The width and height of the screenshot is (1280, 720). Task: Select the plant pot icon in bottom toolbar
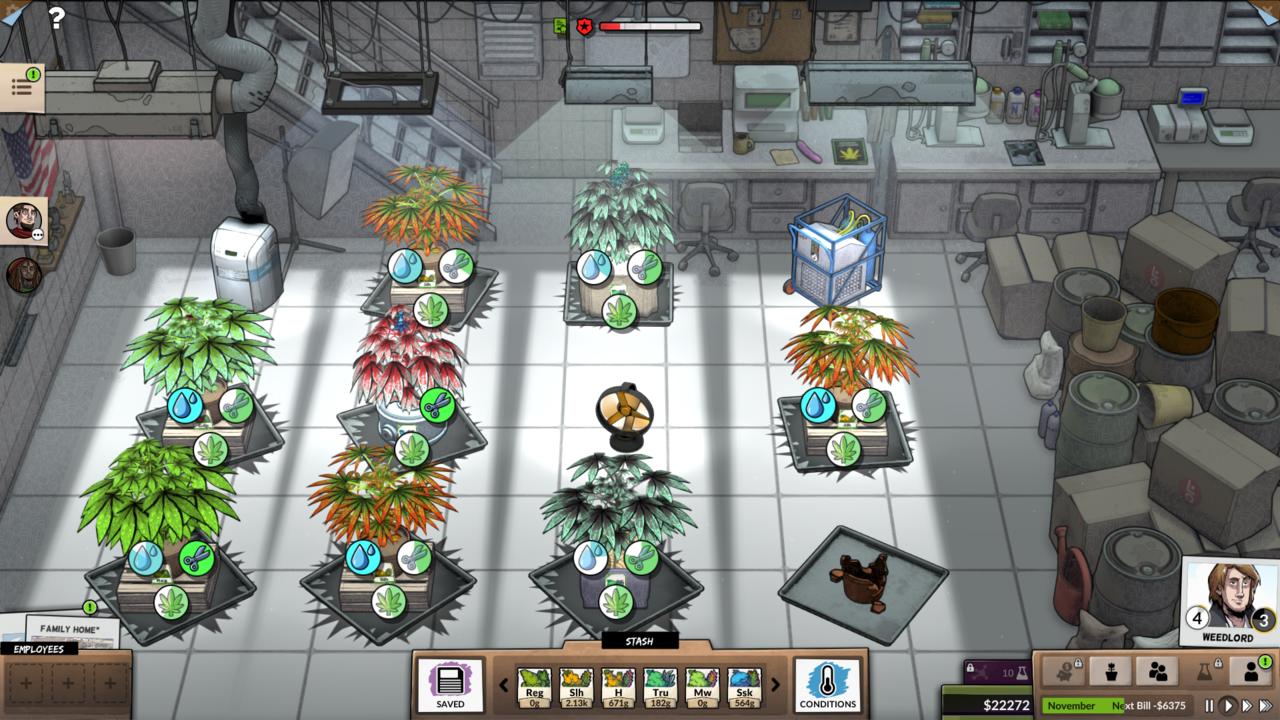[1112, 671]
